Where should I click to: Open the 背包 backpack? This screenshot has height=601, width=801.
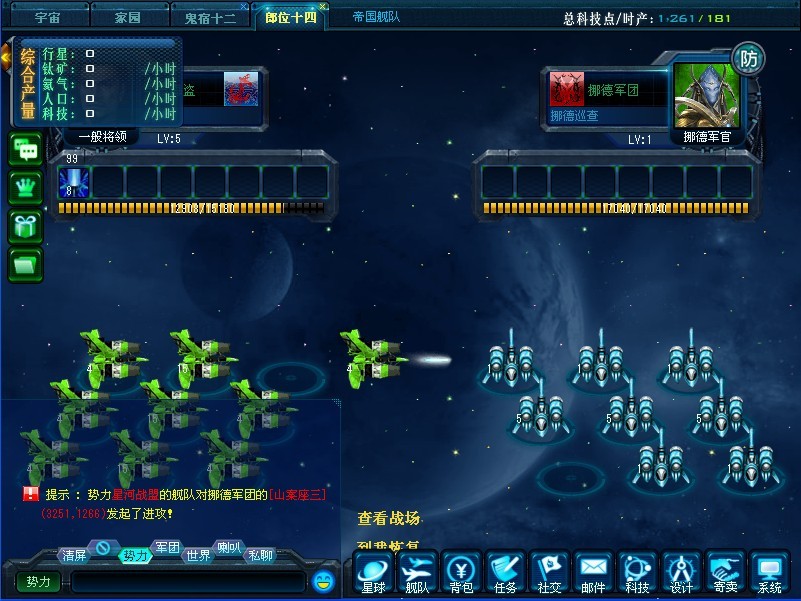coord(461,572)
